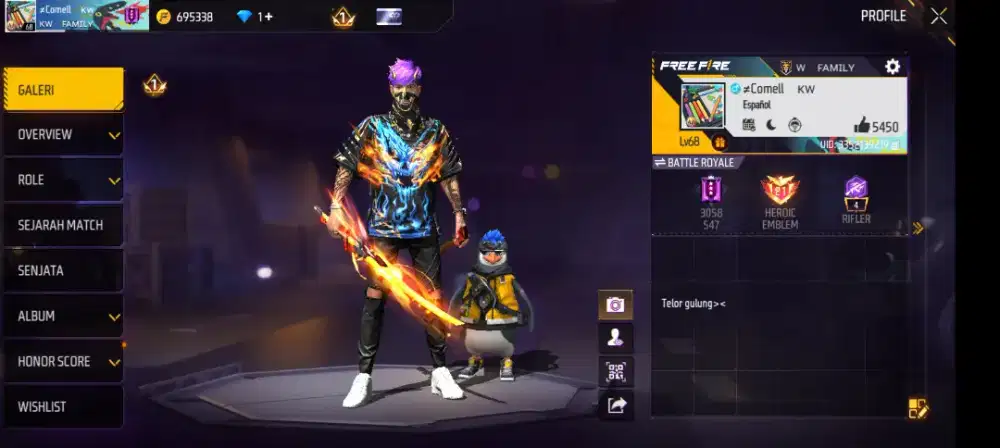
Task: Open SEJARAH MATCH history
Action: pyautogui.click(x=63, y=225)
